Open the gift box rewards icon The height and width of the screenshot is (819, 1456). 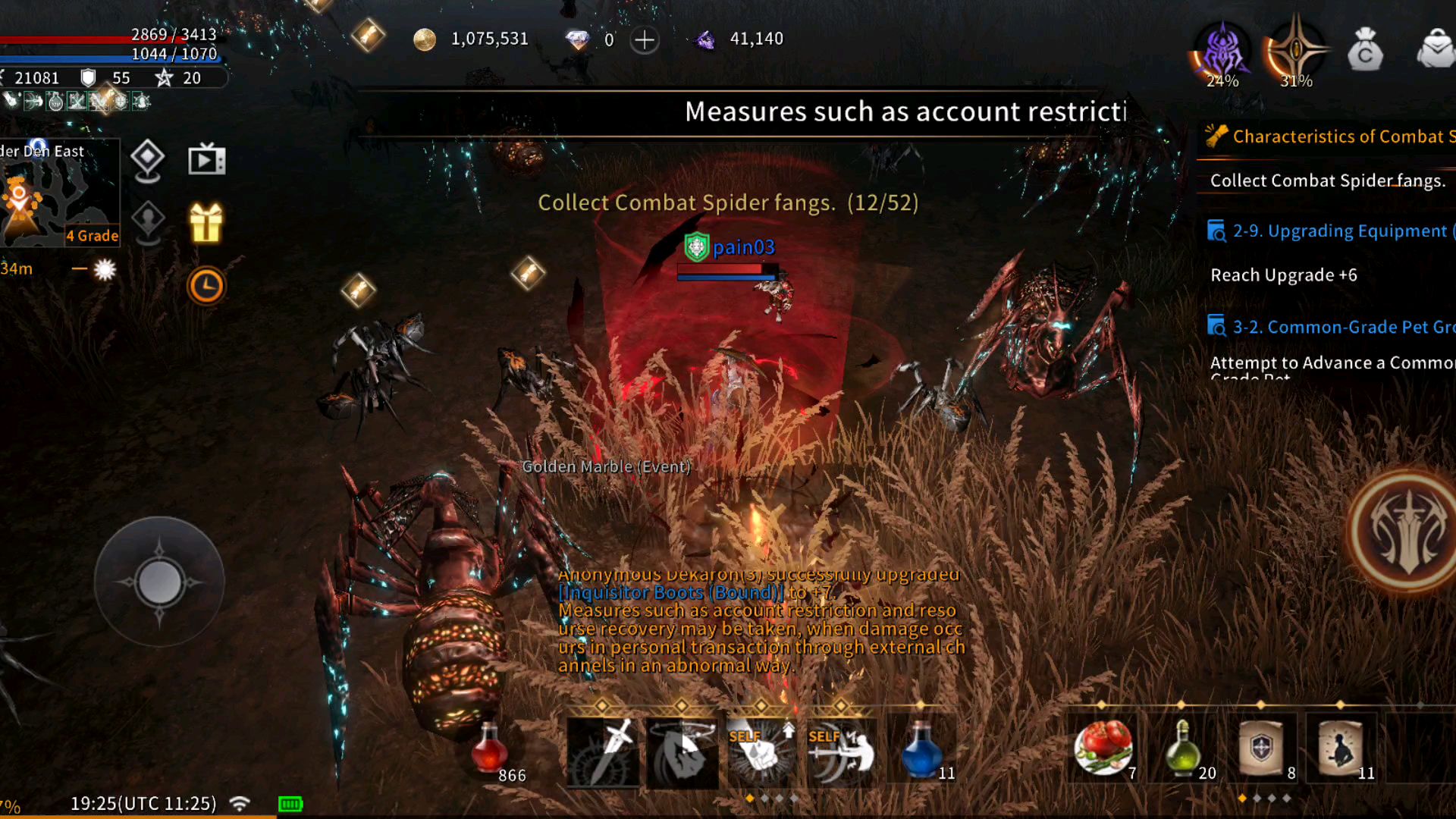click(x=206, y=224)
